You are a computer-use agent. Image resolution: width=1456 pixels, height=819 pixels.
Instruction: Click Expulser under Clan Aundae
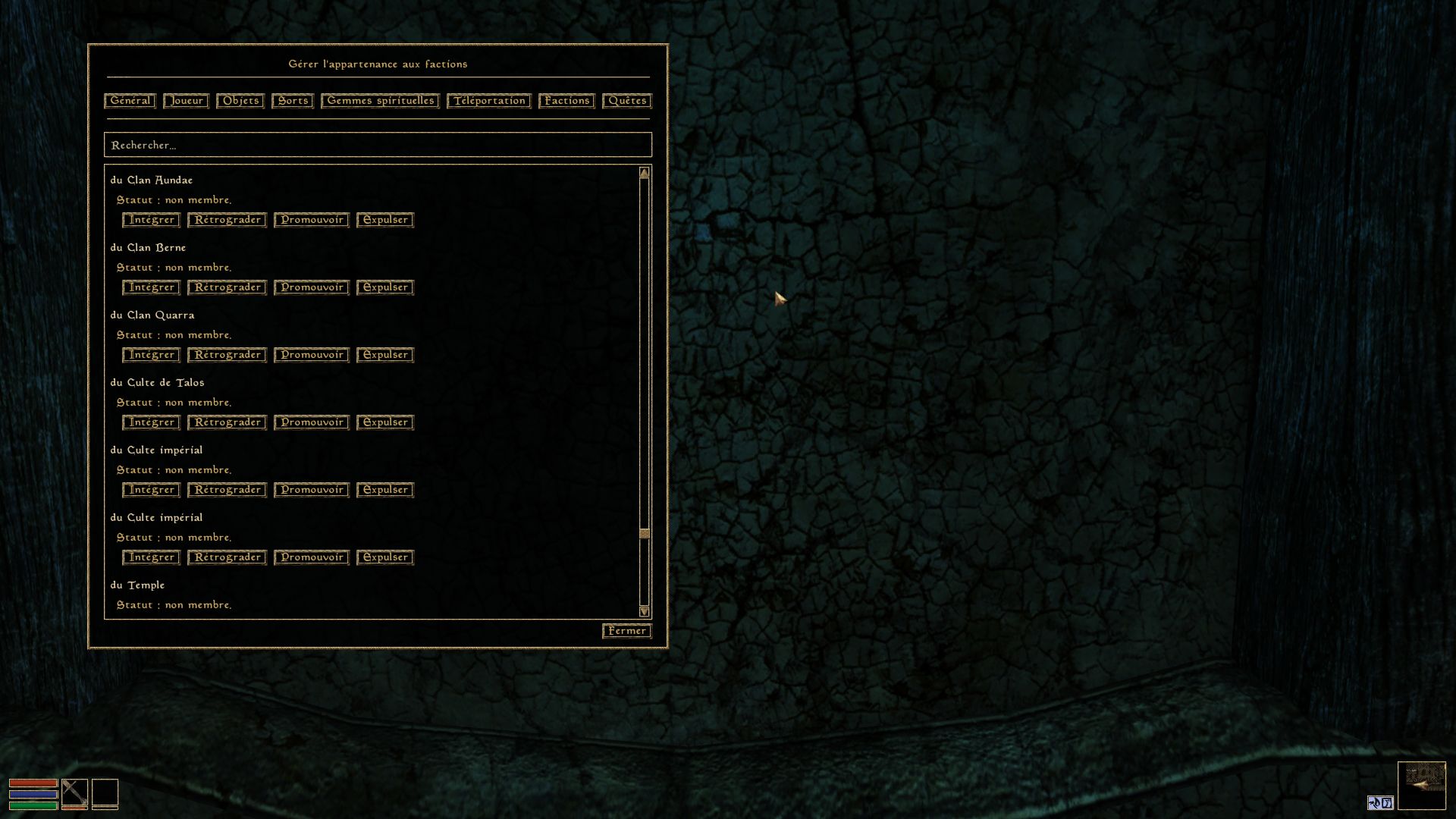tap(385, 220)
